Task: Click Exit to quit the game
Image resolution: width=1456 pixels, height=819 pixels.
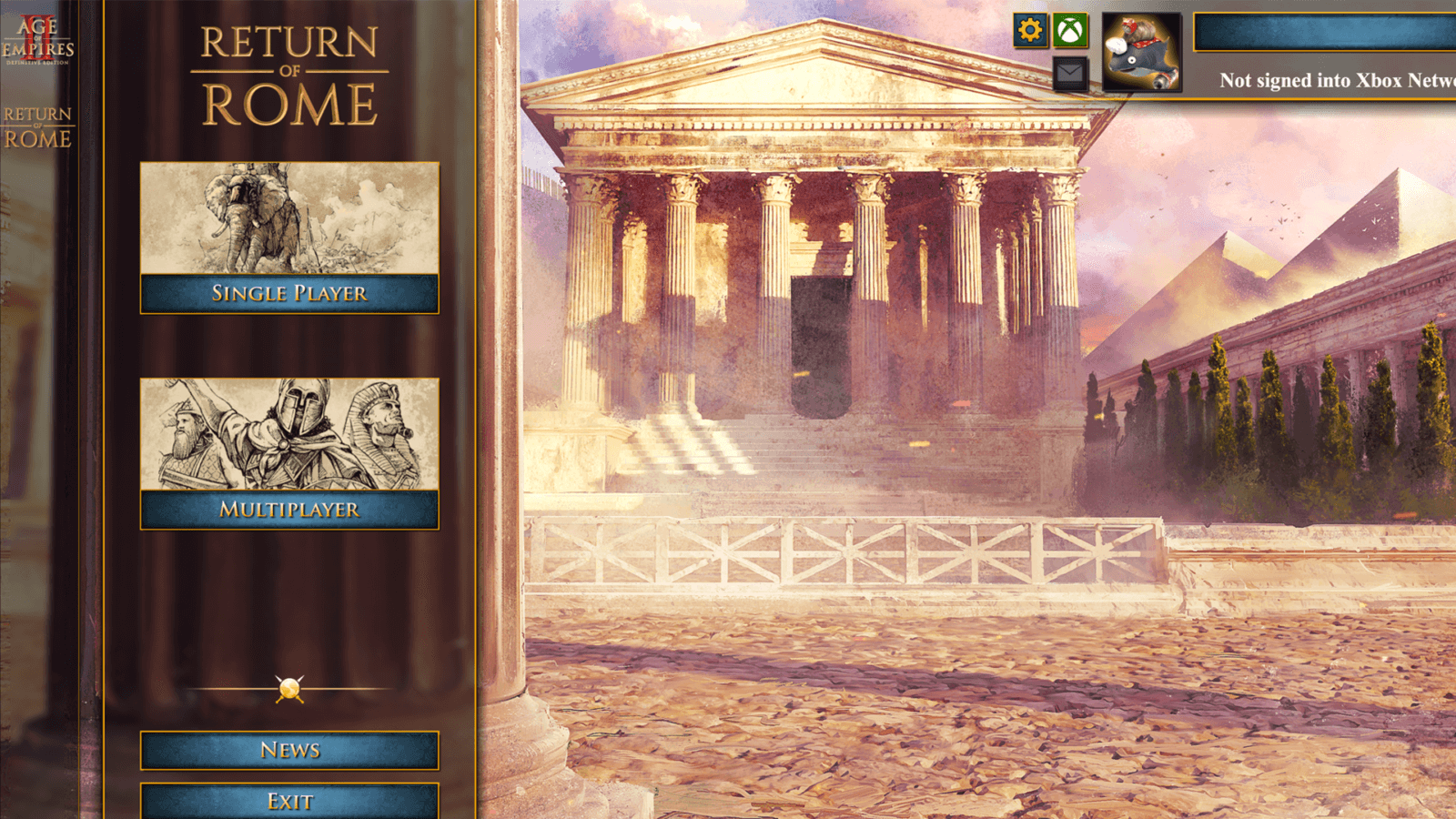Action: (288, 801)
